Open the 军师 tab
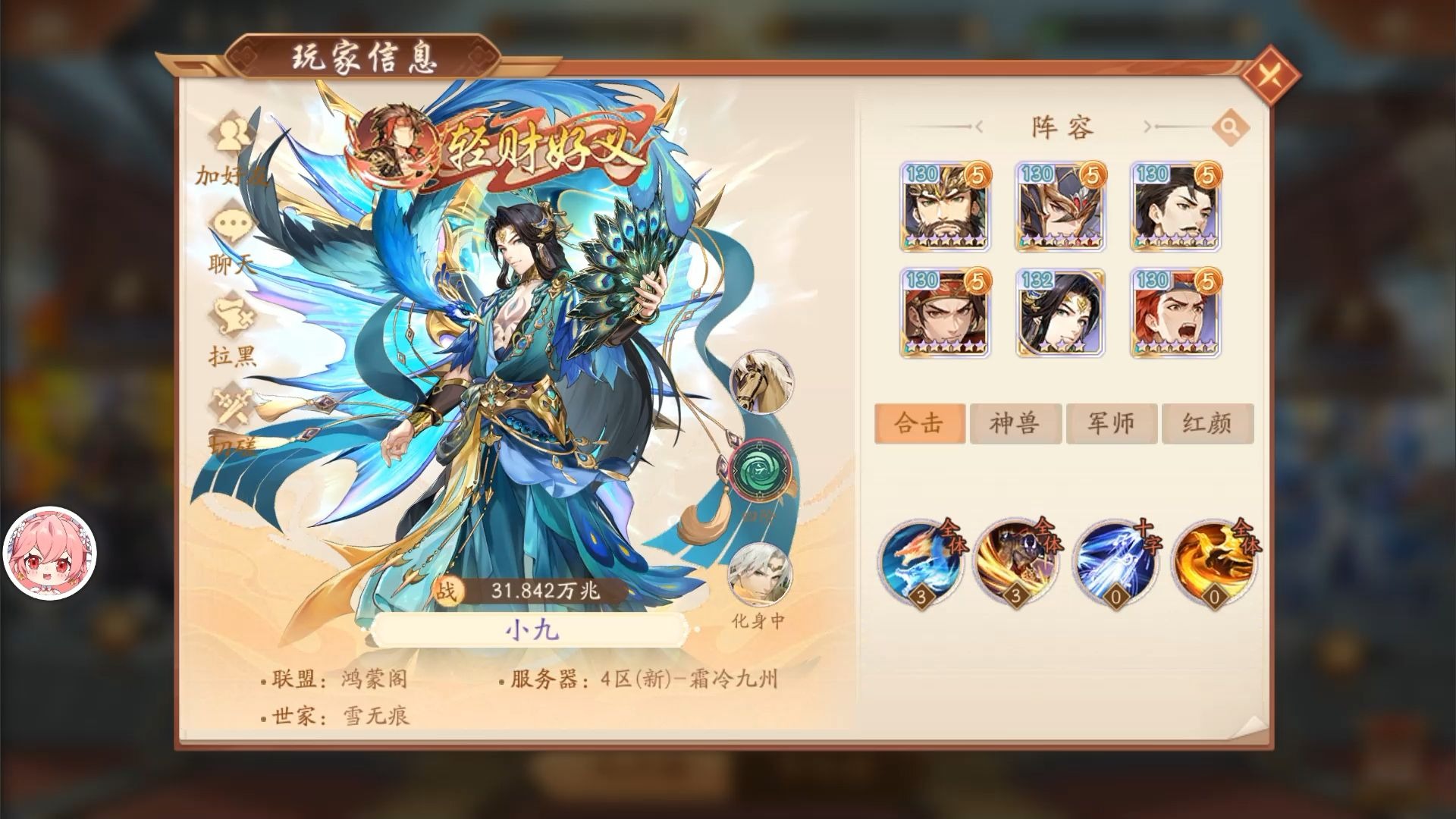This screenshot has height=819, width=1456. click(x=1111, y=423)
